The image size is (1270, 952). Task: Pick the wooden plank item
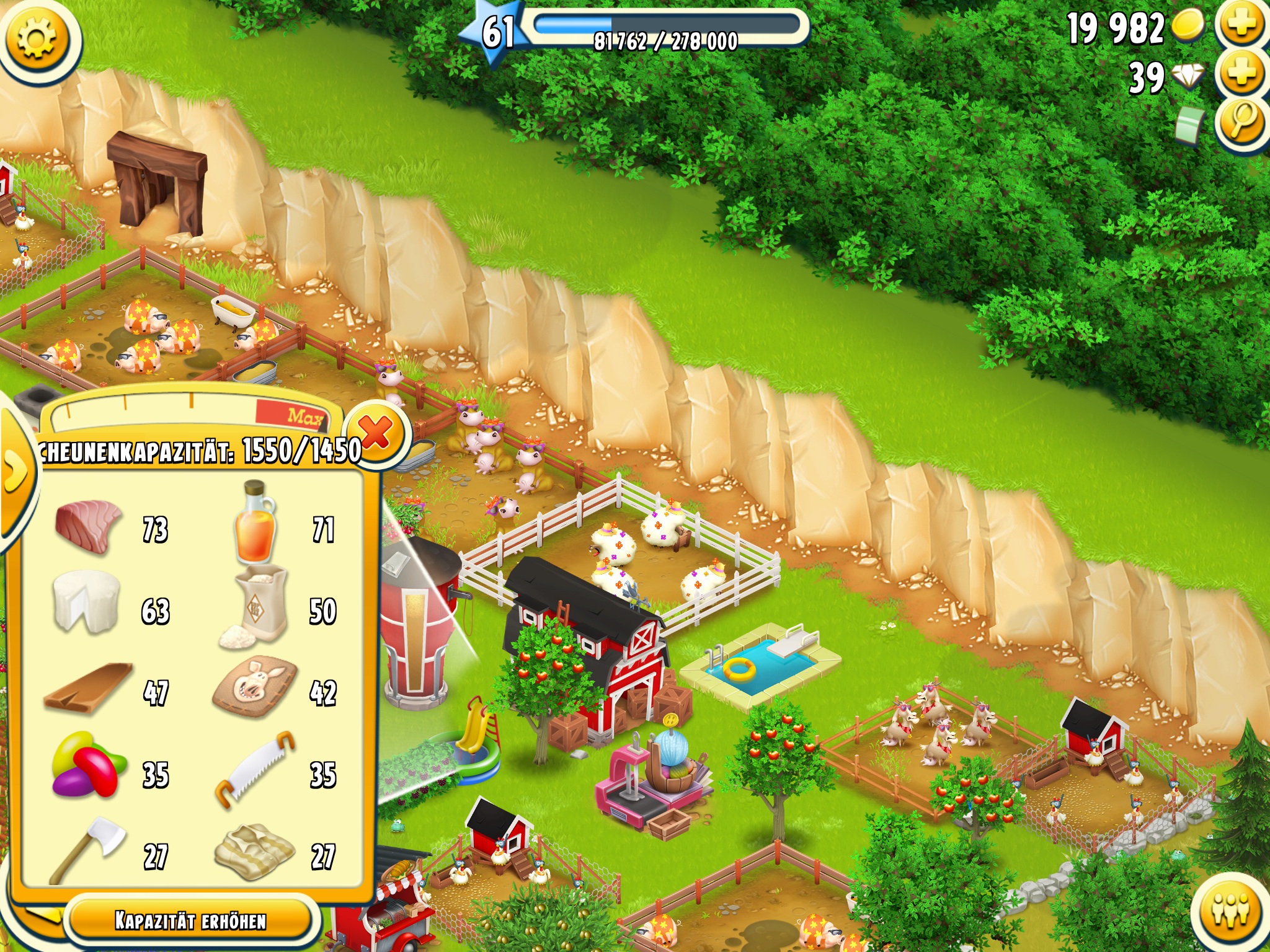[x=89, y=688]
